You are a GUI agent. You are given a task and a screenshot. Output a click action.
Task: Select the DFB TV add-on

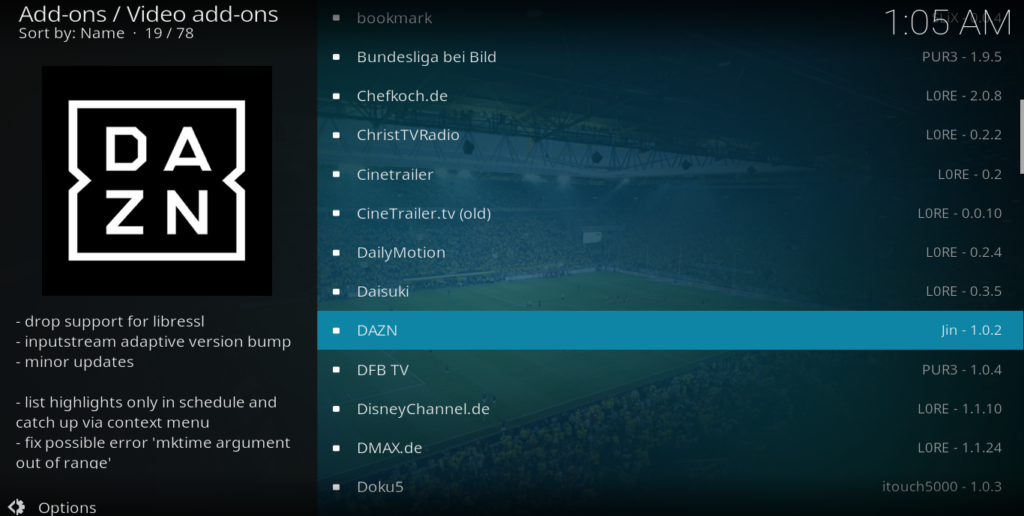click(x=383, y=370)
